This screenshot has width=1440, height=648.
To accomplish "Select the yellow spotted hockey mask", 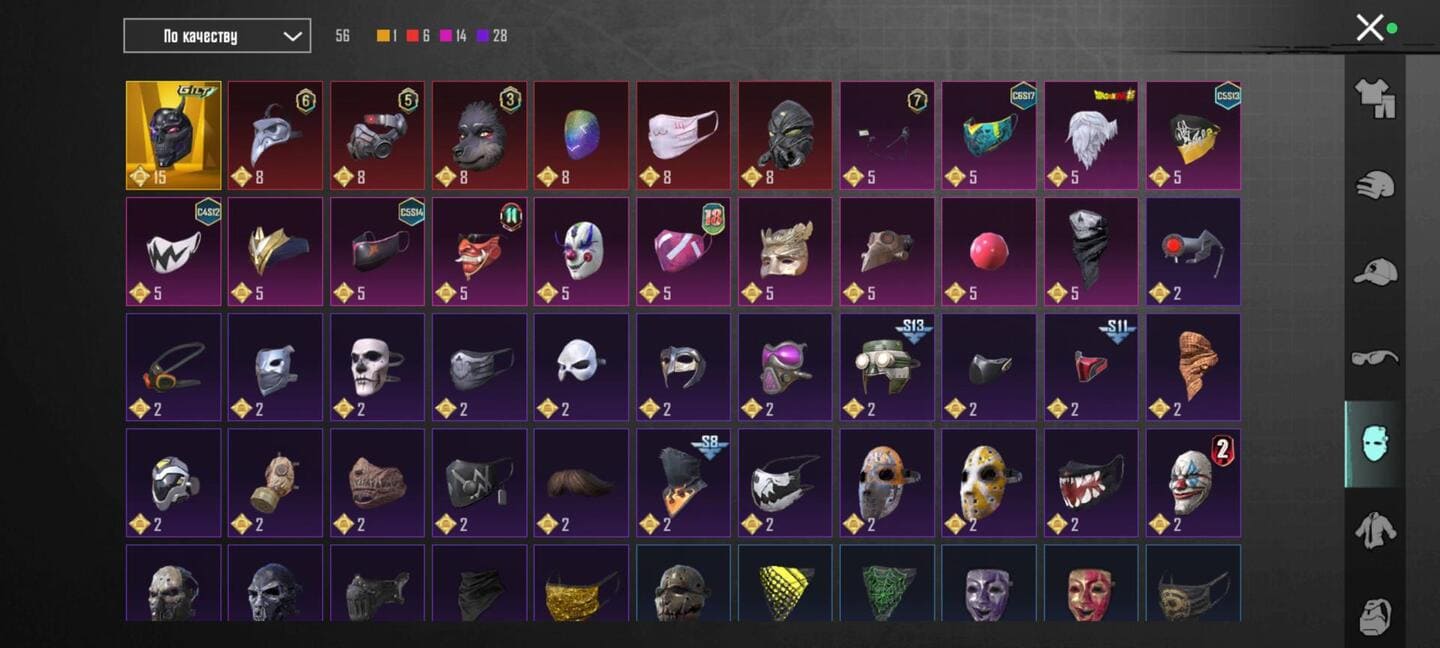I will [x=989, y=483].
